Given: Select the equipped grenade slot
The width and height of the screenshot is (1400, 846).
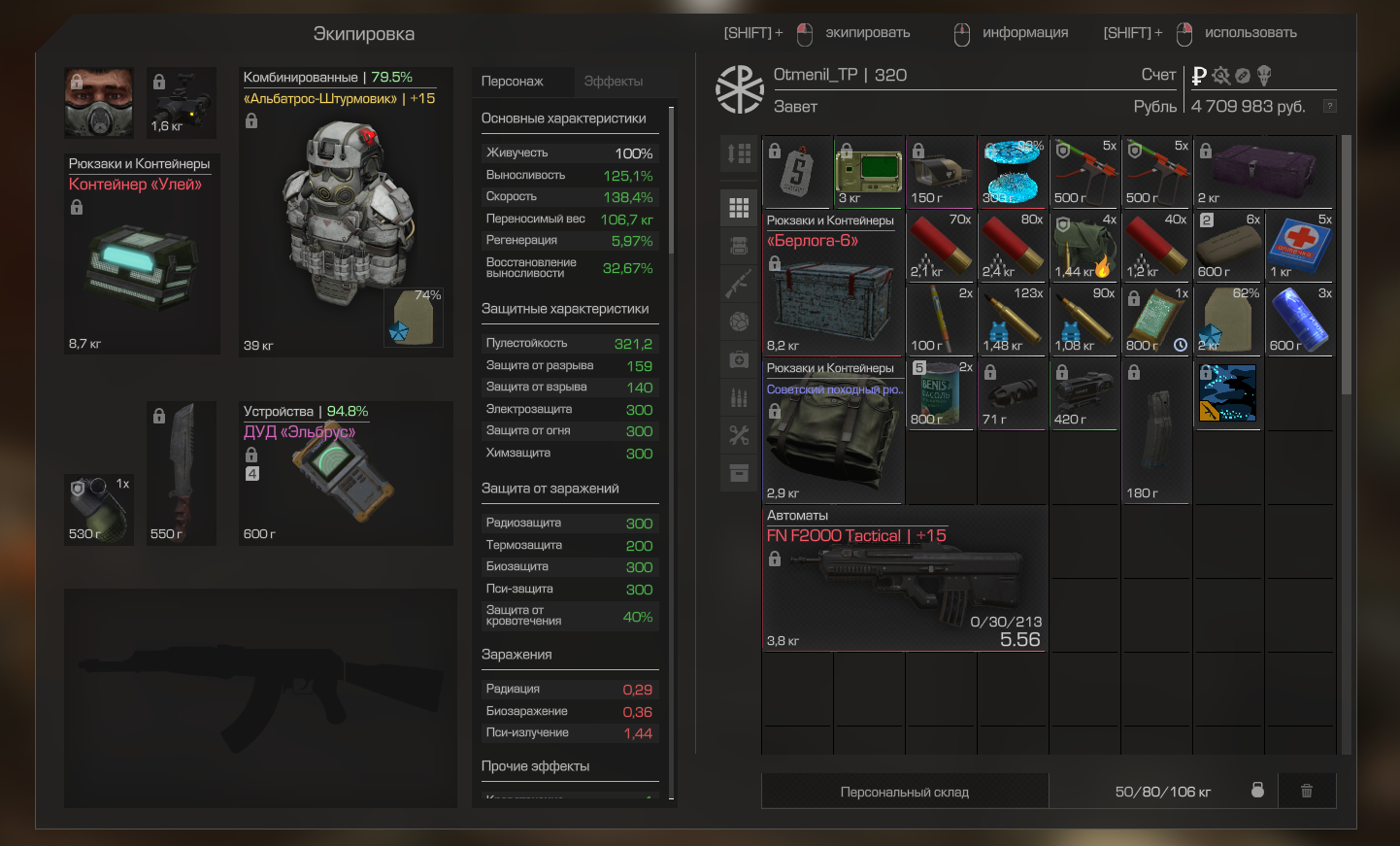Looking at the screenshot, I should click(x=99, y=509).
